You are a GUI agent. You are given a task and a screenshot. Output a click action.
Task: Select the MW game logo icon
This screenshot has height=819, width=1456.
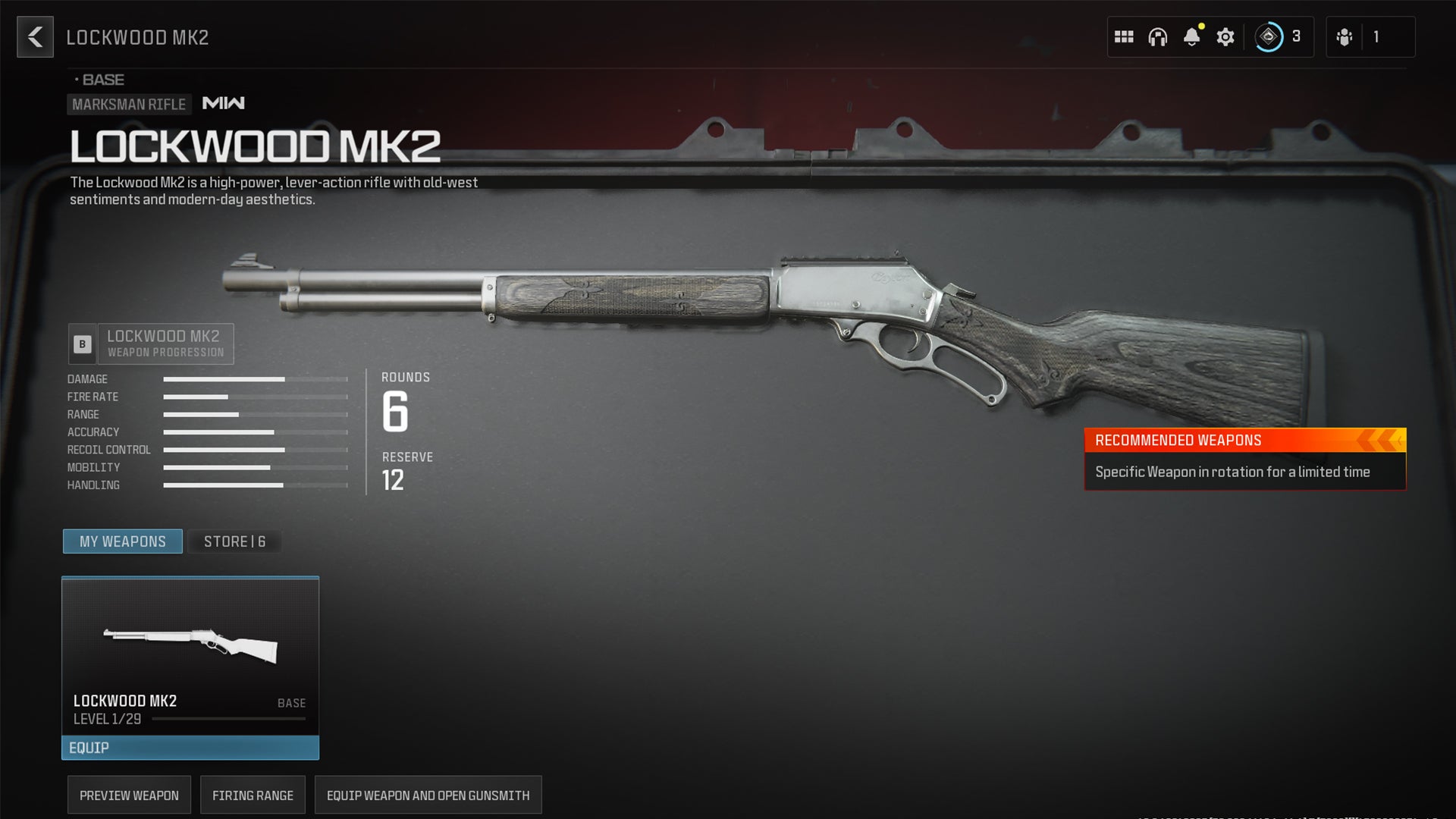click(x=224, y=103)
